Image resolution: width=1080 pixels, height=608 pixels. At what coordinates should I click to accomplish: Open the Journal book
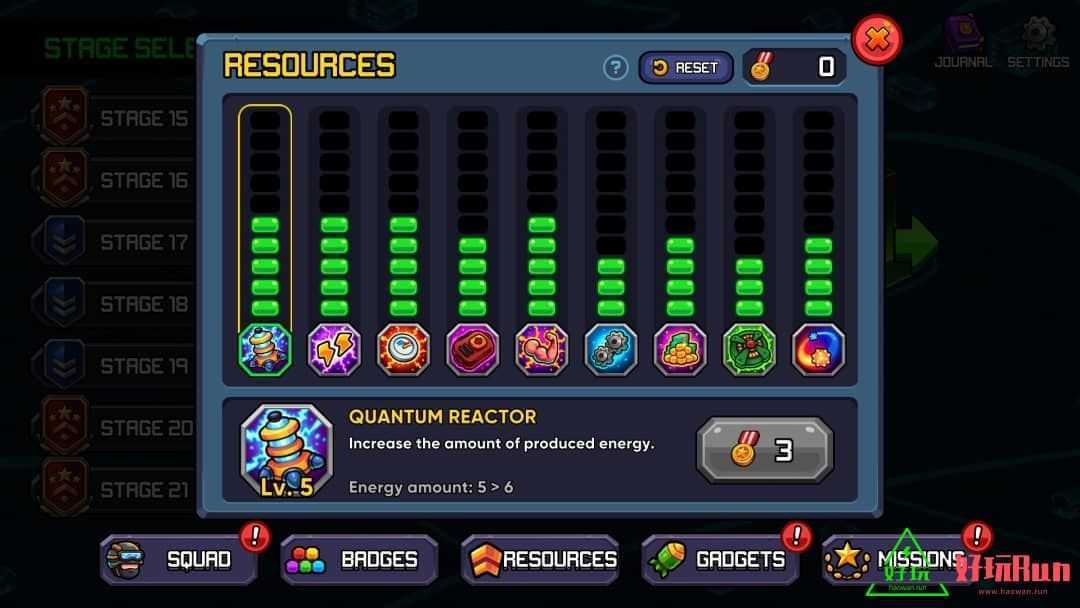click(x=962, y=42)
